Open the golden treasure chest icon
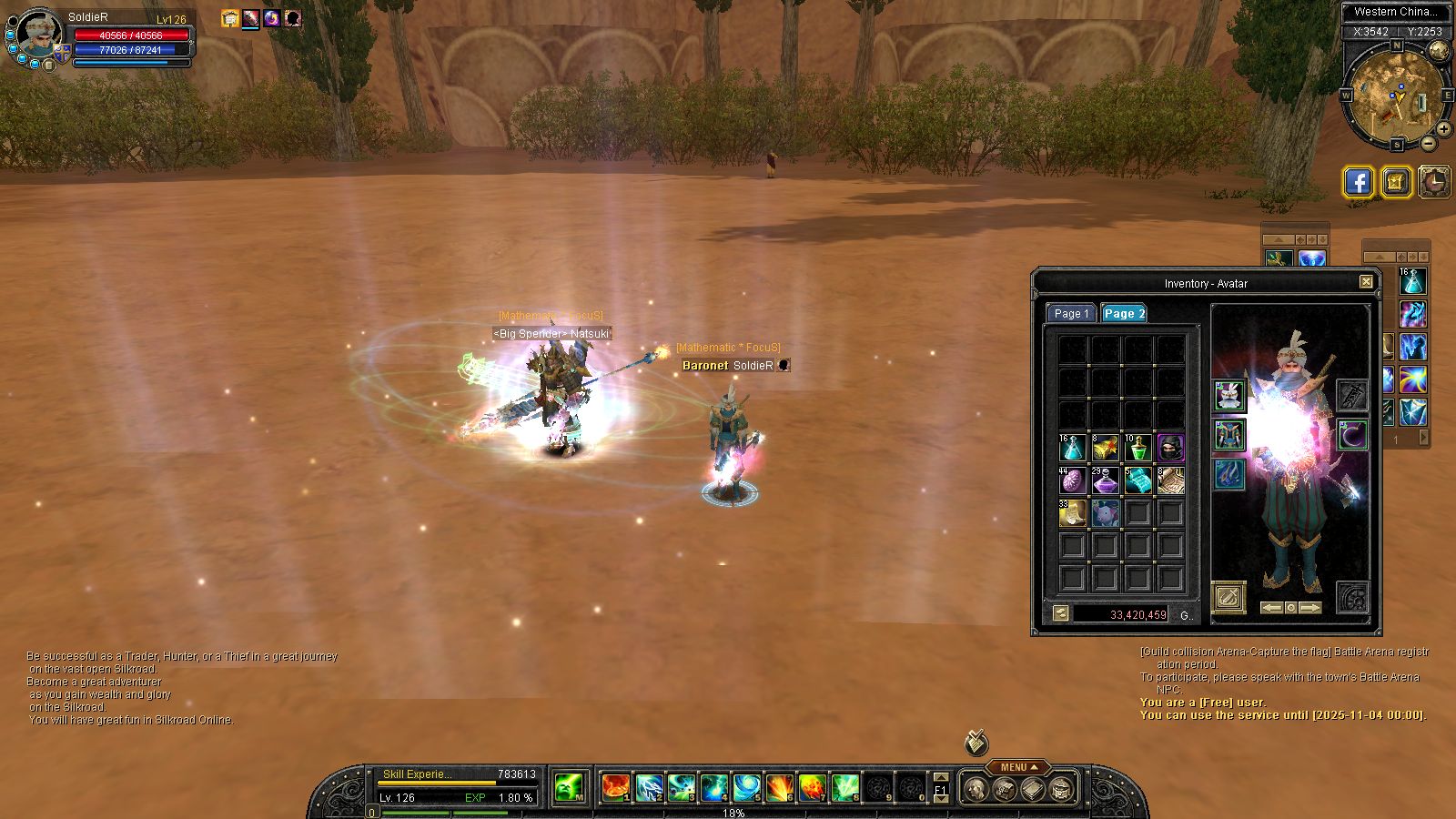The height and width of the screenshot is (819, 1456). (1397, 182)
